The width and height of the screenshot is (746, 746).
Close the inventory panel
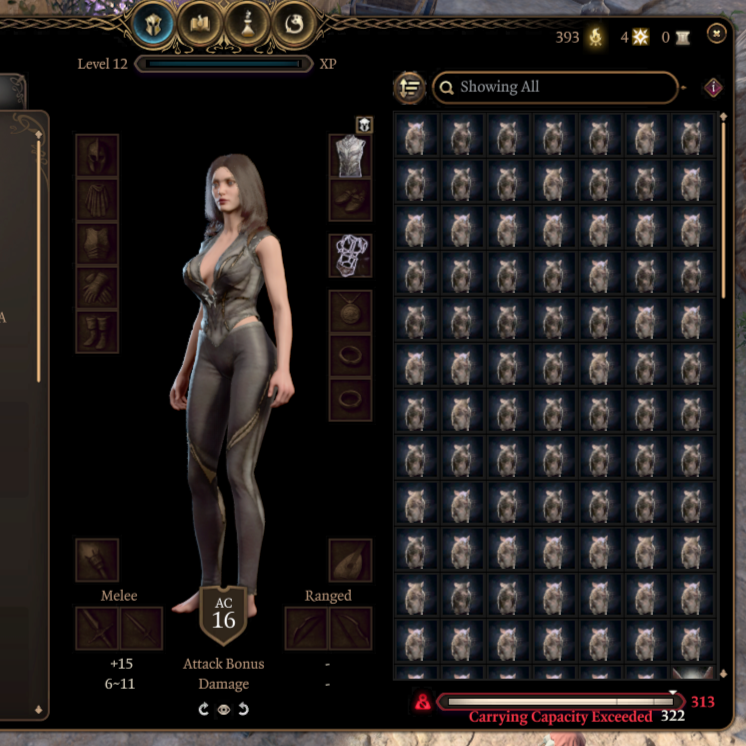tap(716, 34)
